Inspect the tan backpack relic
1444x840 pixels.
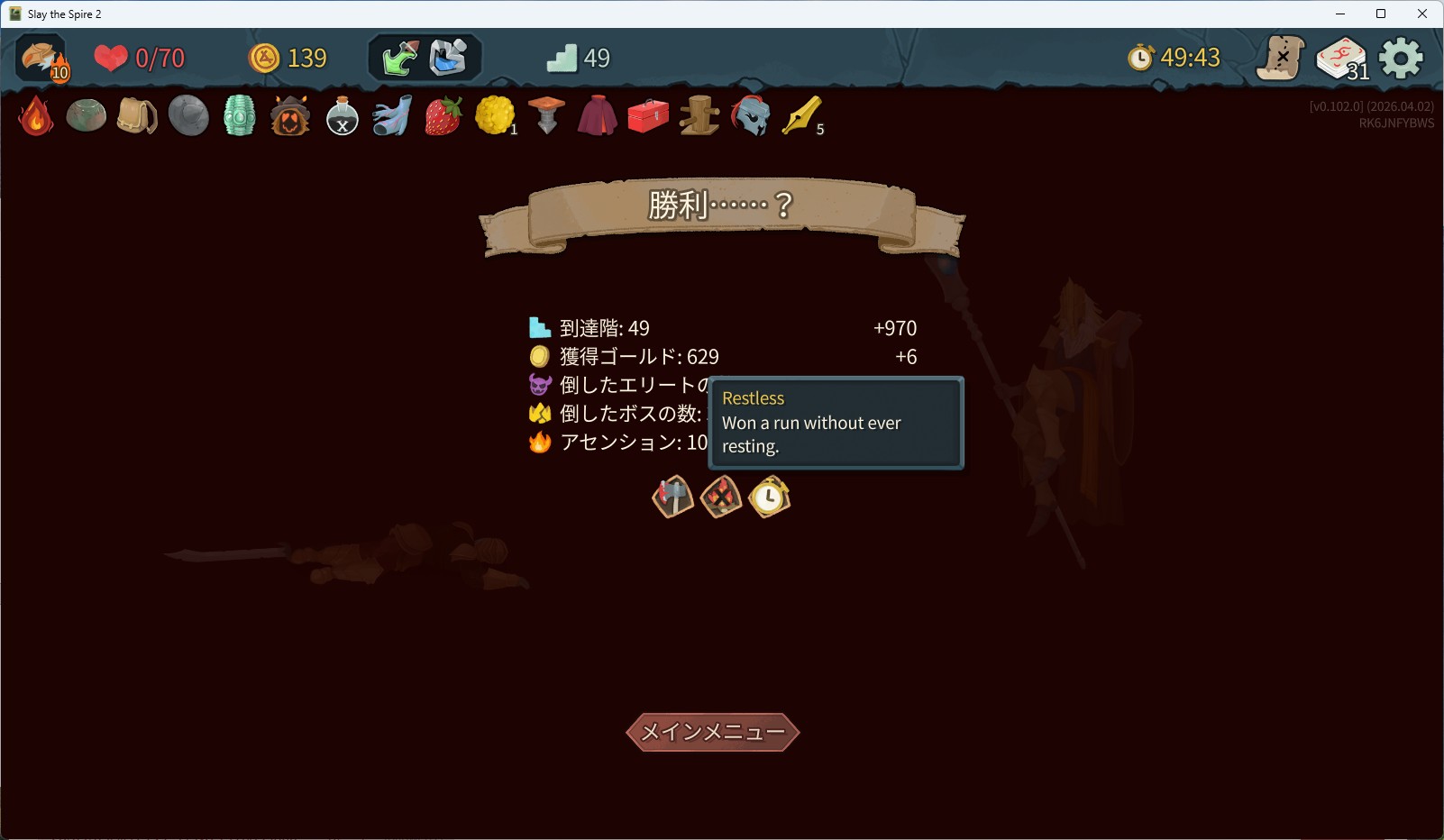click(x=137, y=116)
